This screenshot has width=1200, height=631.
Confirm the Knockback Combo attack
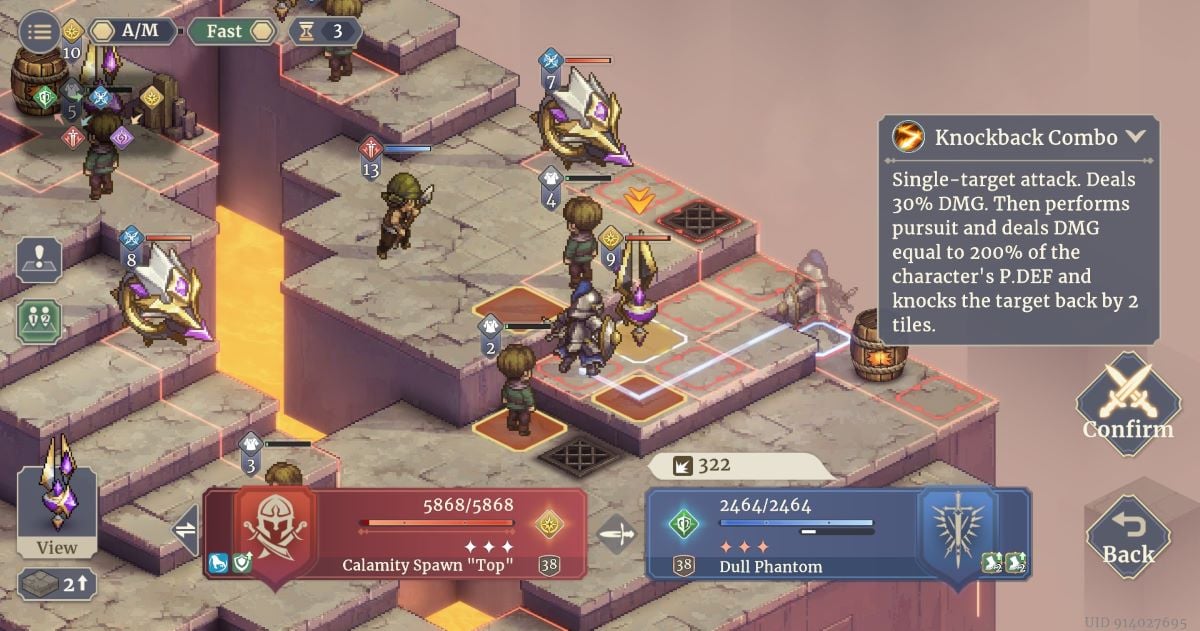(1127, 405)
